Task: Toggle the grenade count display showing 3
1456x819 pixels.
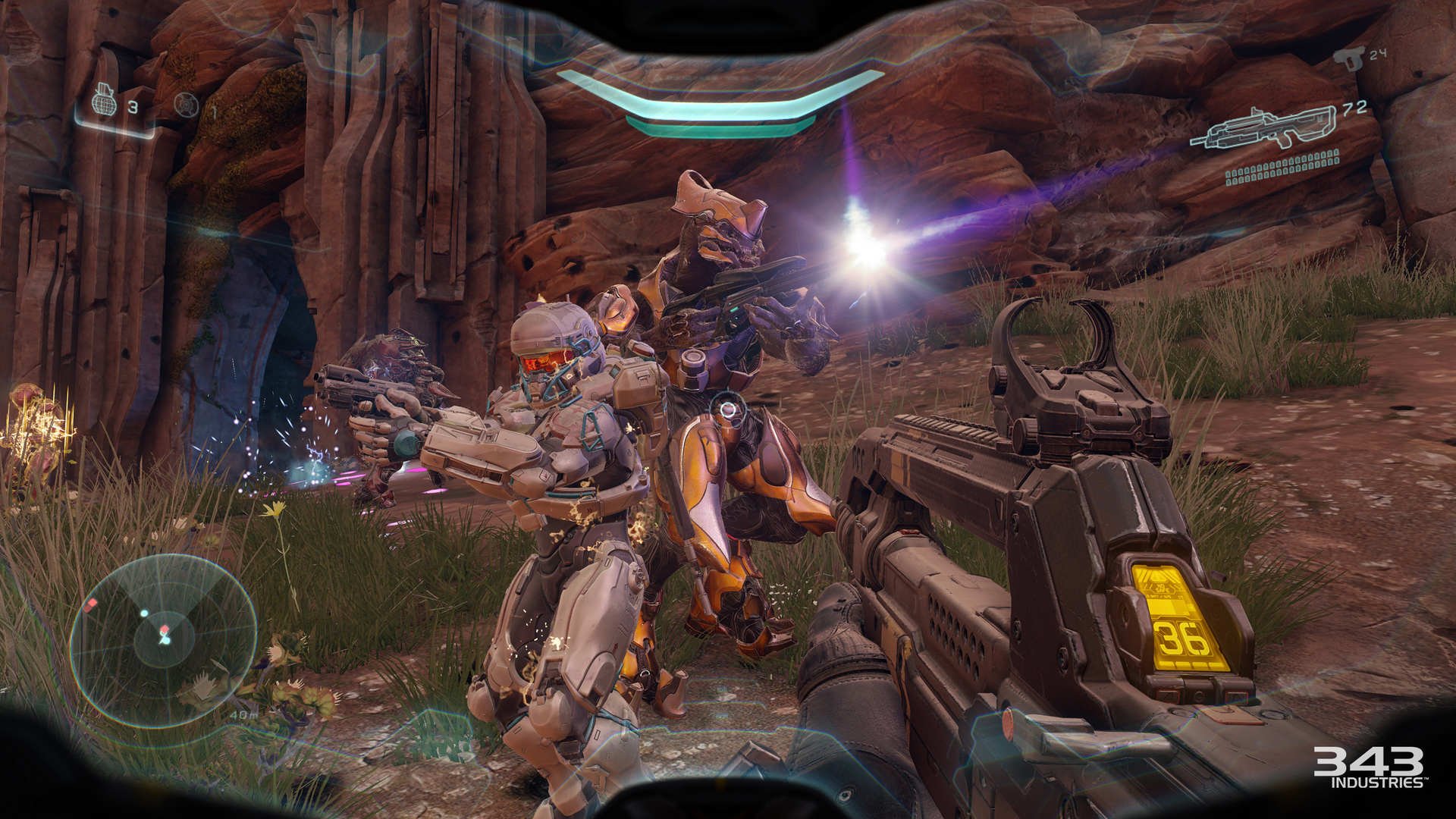Action: point(135,106)
